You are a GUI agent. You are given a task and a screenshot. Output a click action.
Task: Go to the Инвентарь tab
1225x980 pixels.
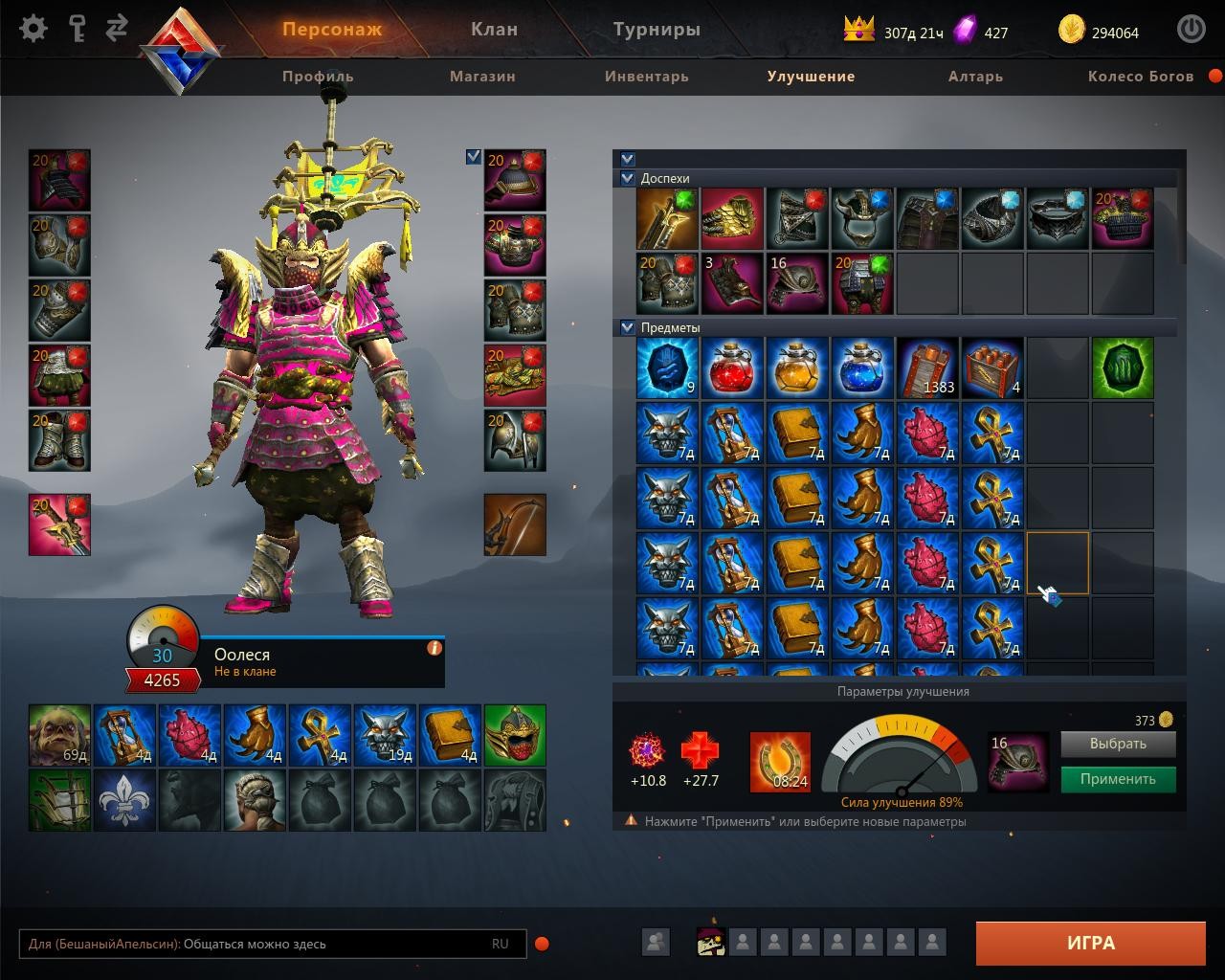[x=646, y=77]
